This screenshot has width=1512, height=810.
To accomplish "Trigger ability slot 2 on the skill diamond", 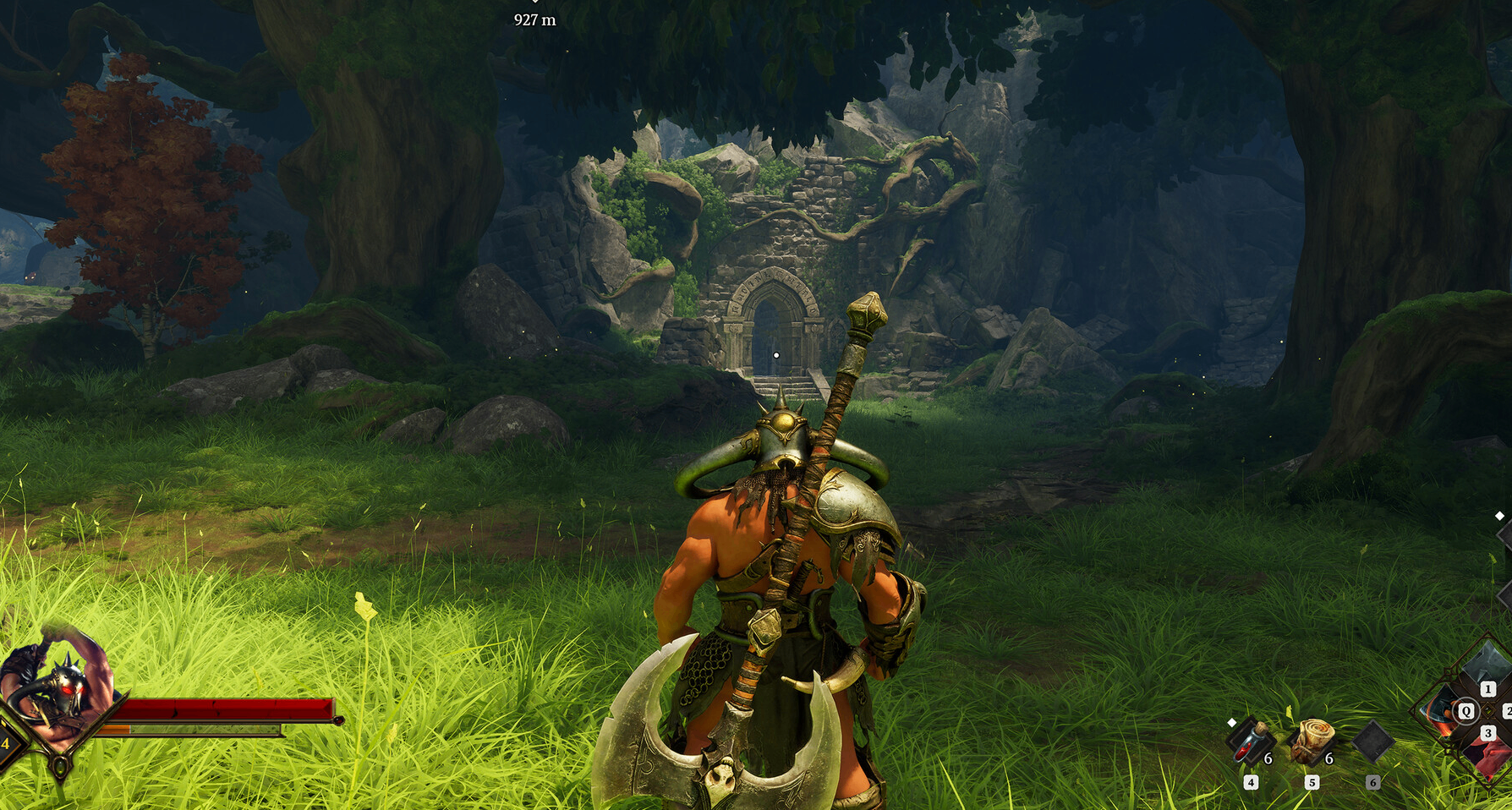I will coord(1509,711).
